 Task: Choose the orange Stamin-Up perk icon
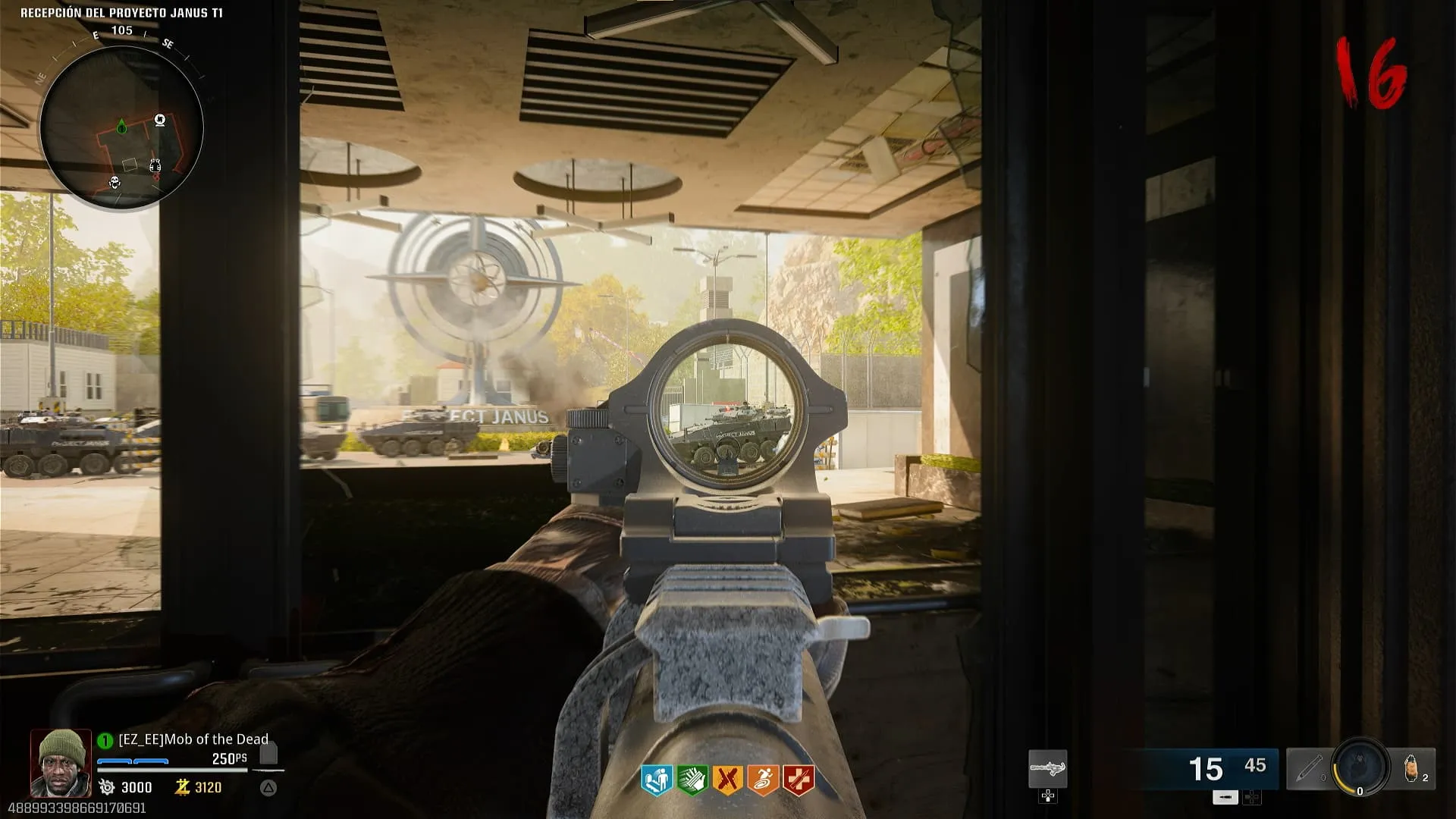point(762,780)
